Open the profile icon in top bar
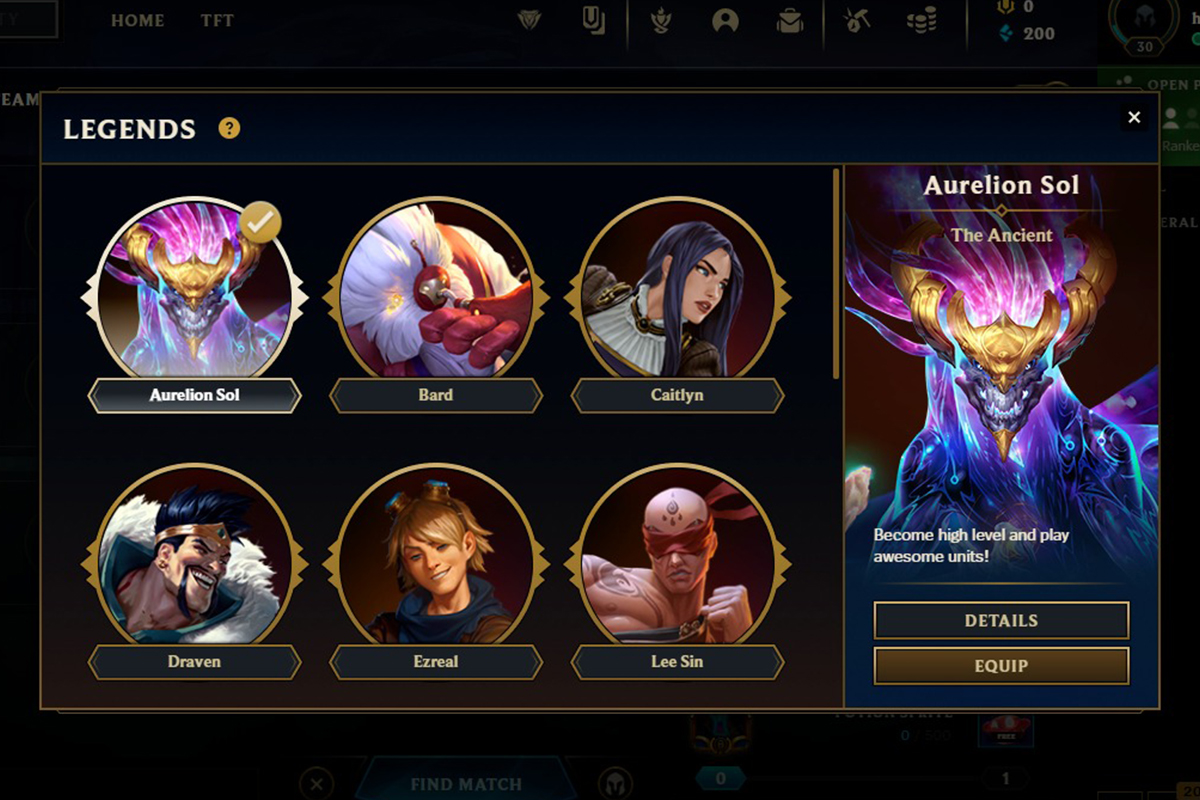 click(724, 21)
